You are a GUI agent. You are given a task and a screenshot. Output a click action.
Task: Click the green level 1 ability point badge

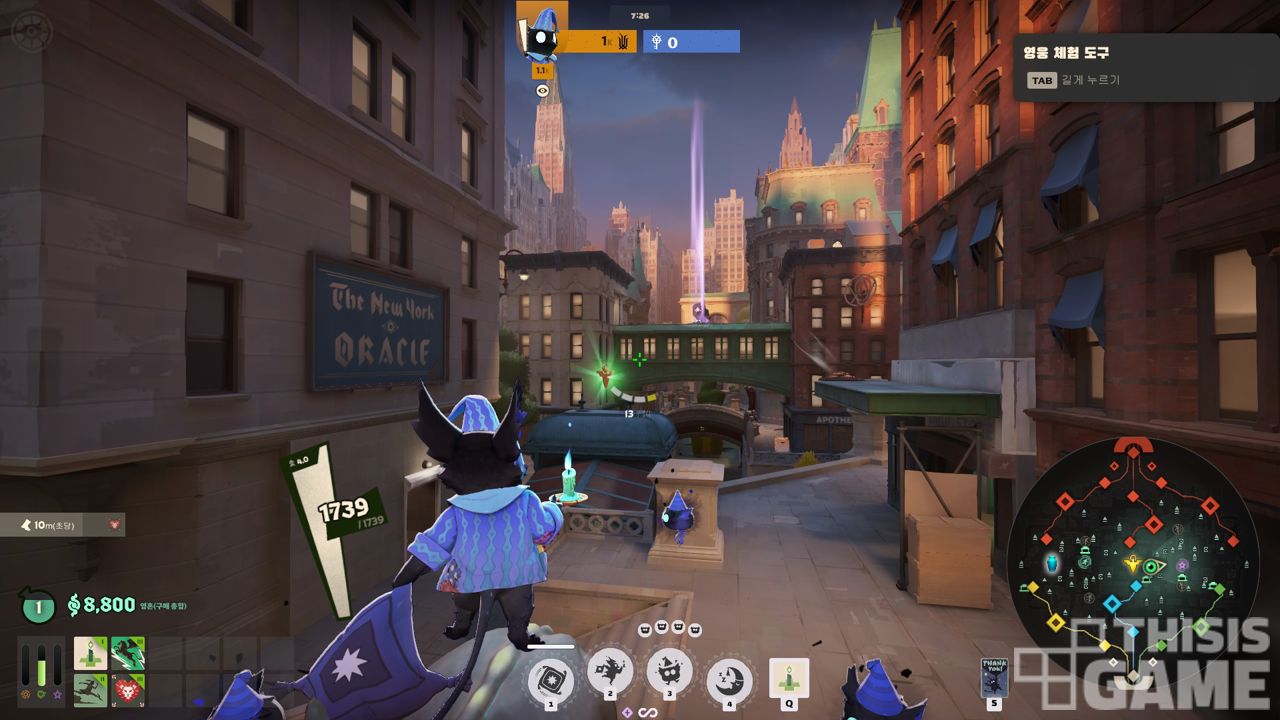39,605
